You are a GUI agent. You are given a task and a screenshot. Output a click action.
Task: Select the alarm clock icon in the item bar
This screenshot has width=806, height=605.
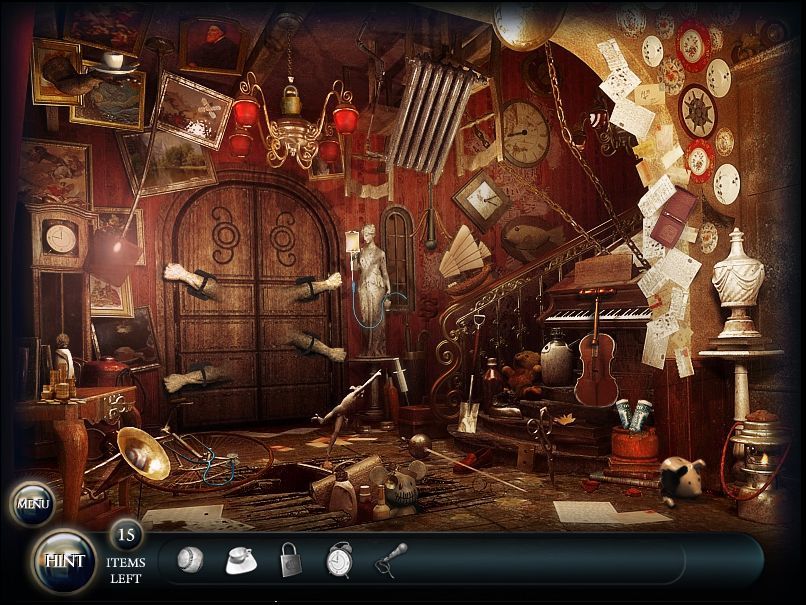click(339, 560)
